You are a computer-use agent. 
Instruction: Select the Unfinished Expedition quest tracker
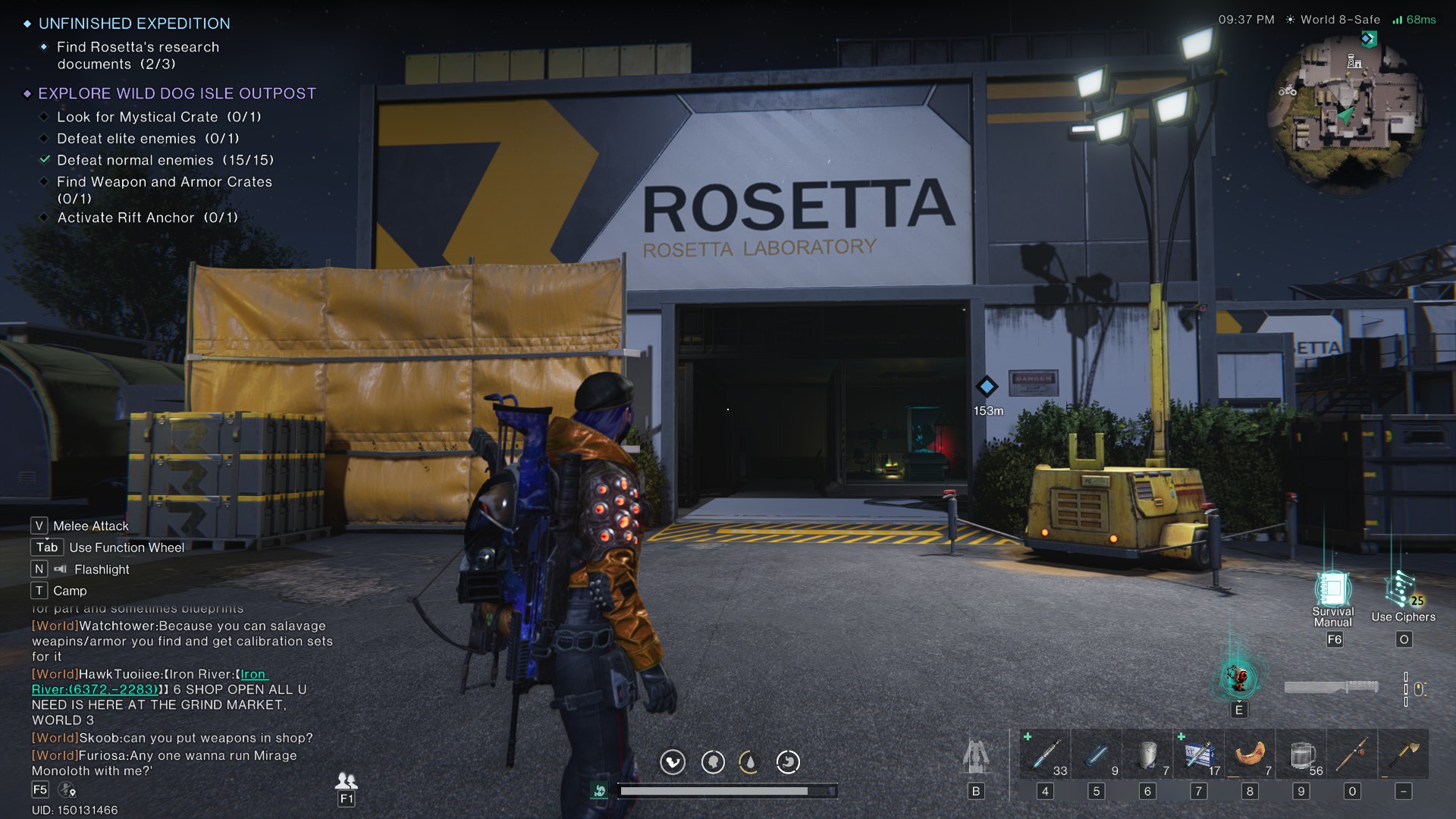[x=134, y=24]
